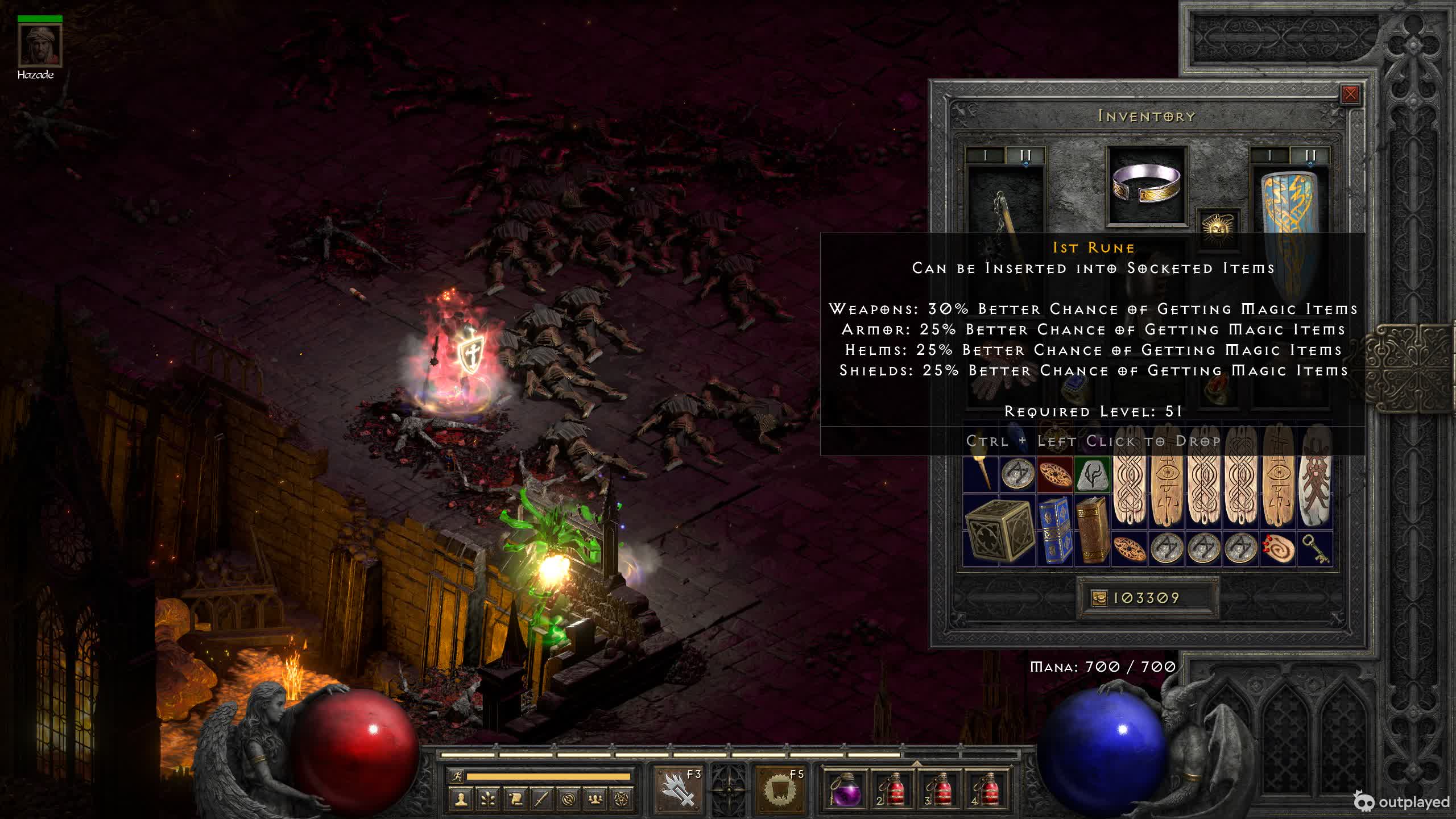The height and width of the screenshot is (819, 1456).
Task: Toggle the run/walk button
Action: [x=457, y=776]
